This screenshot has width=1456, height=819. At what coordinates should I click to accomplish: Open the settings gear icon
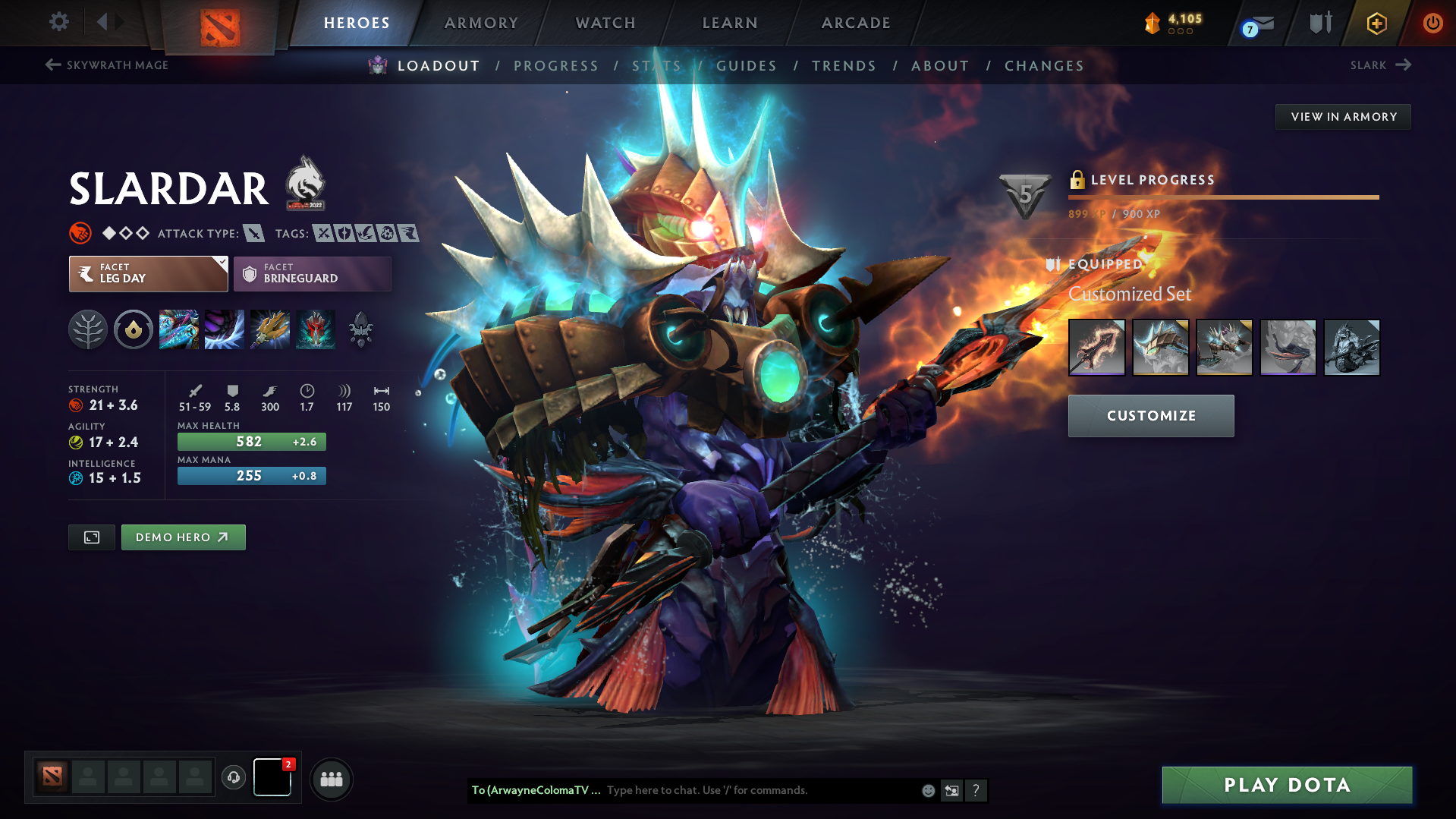[x=58, y=22]
